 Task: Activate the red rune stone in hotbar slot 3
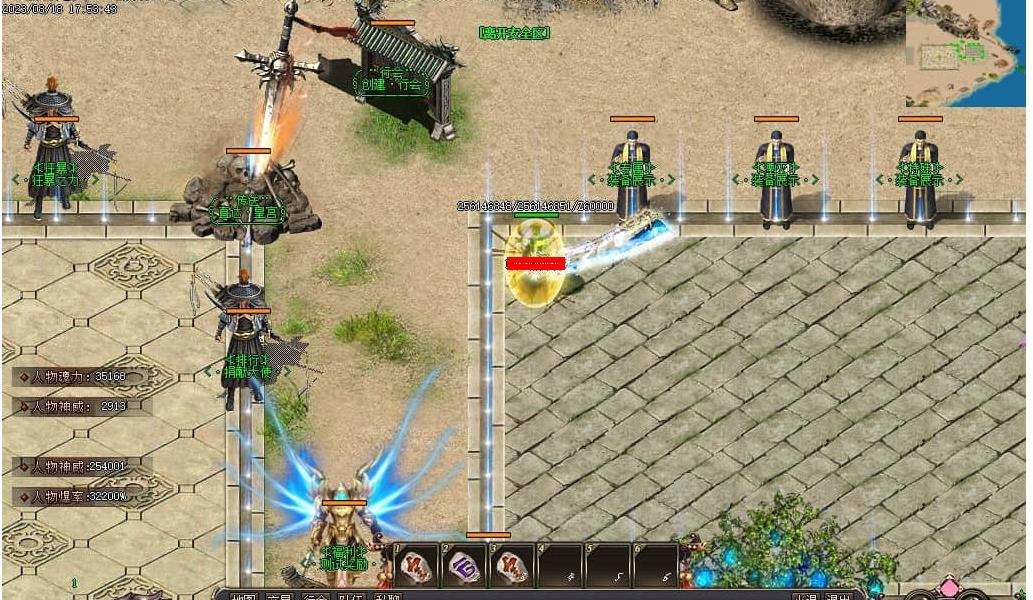point(513,567)
